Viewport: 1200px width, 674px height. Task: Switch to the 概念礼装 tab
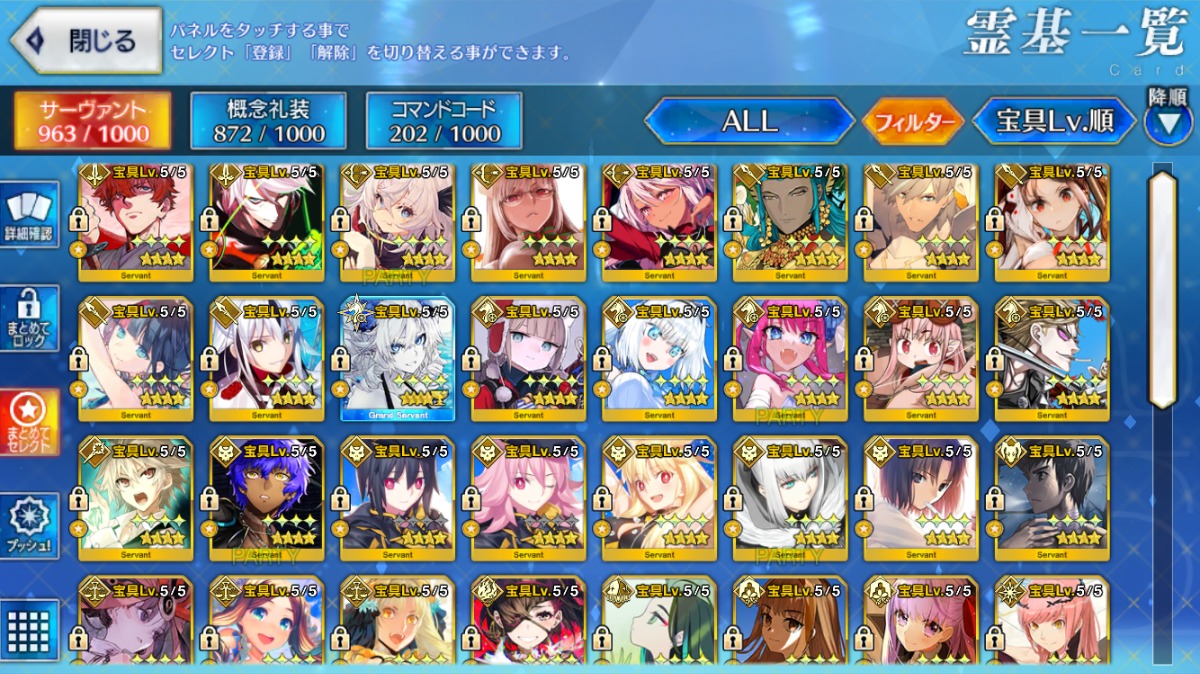point(268,122)
